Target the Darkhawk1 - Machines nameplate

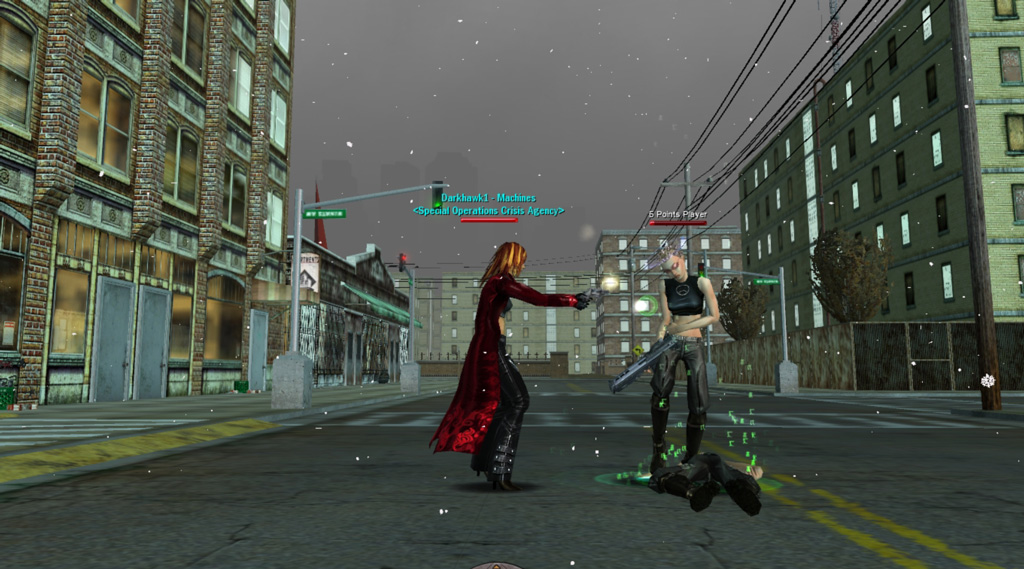[488, 199]
